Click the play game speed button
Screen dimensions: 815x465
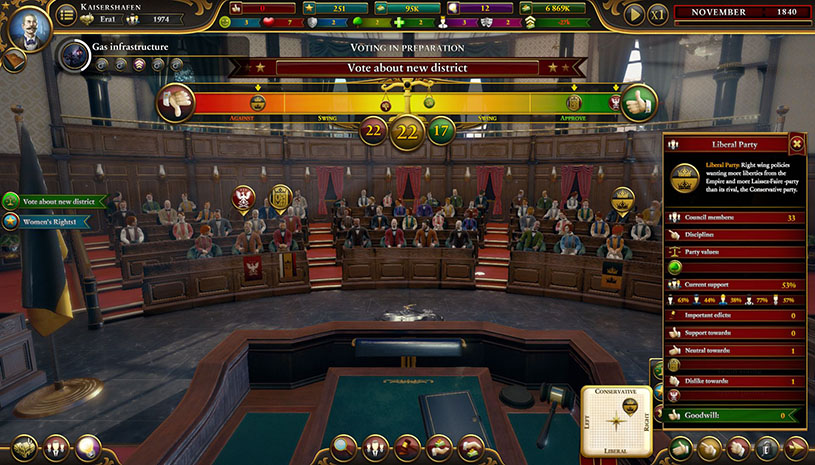pyautogui.click(x=633, y=14)
